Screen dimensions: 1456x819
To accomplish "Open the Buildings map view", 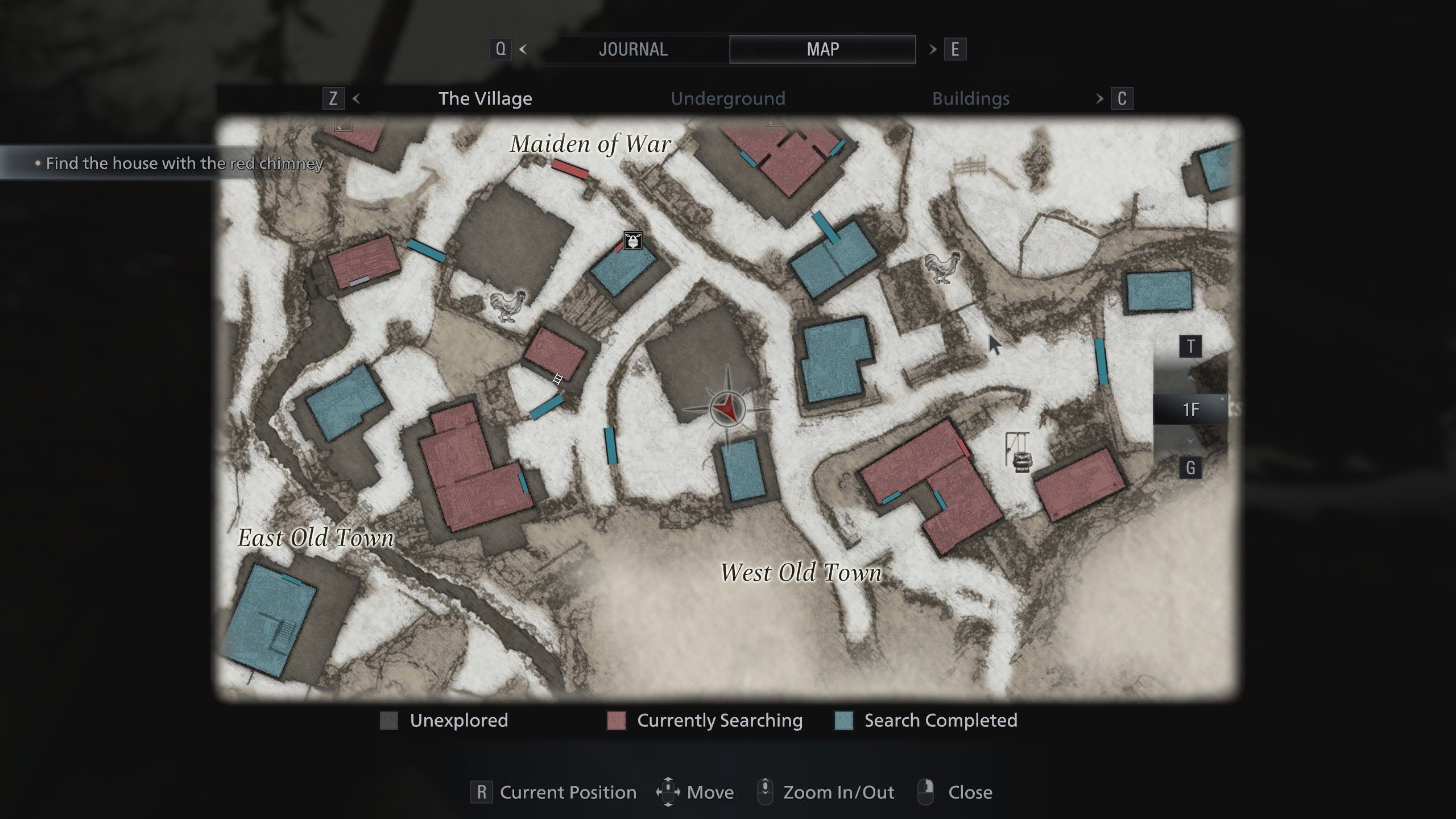I will pyautogui.click(x=970, y=98).
